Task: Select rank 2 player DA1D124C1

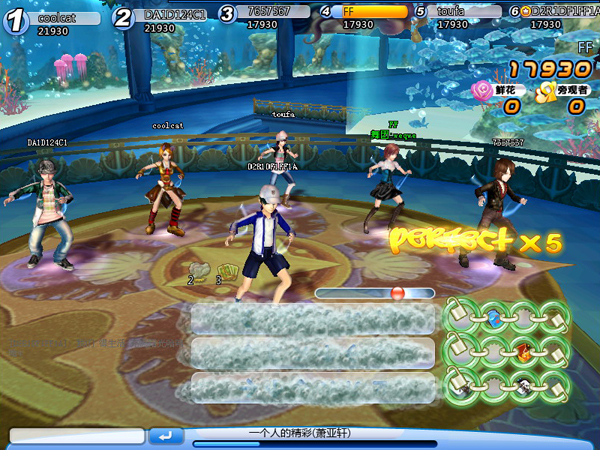Action: [176, 16]
